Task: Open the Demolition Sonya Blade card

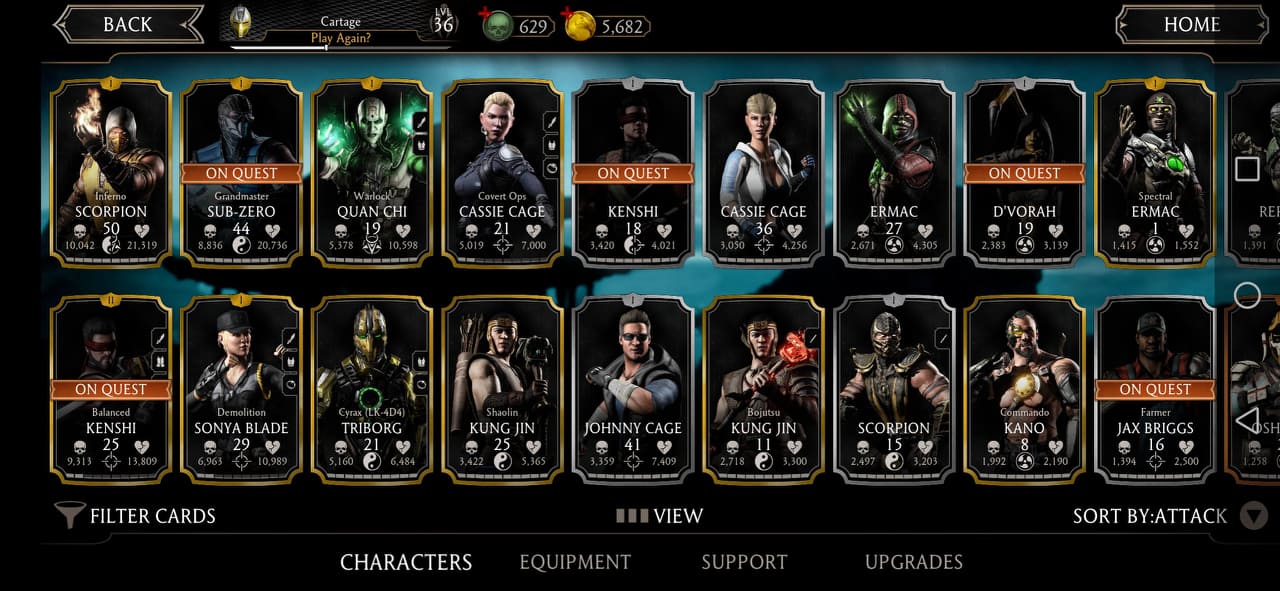Action: point(241,388)
